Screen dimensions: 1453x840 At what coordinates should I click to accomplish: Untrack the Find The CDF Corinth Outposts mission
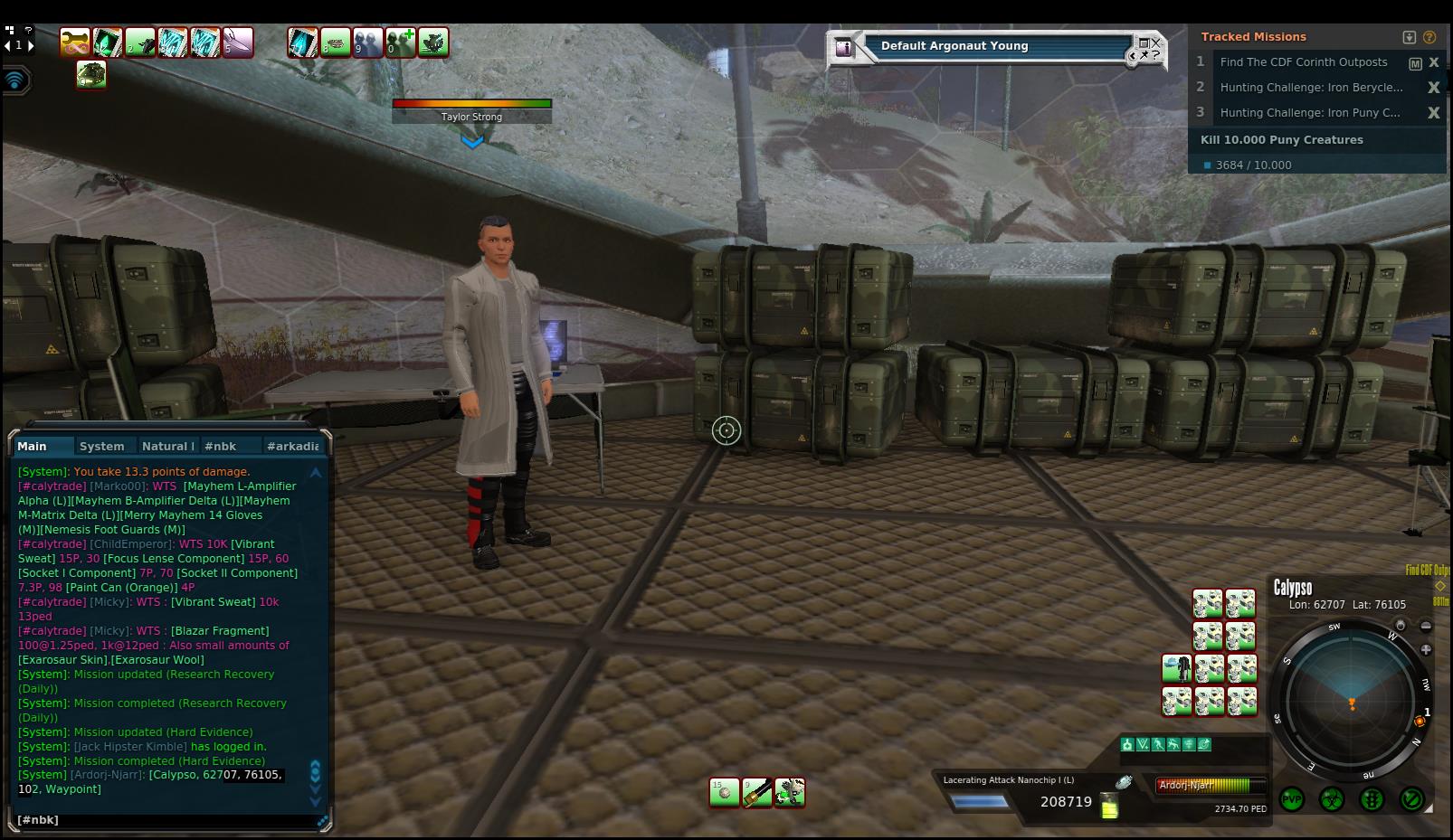point(1433,62)
